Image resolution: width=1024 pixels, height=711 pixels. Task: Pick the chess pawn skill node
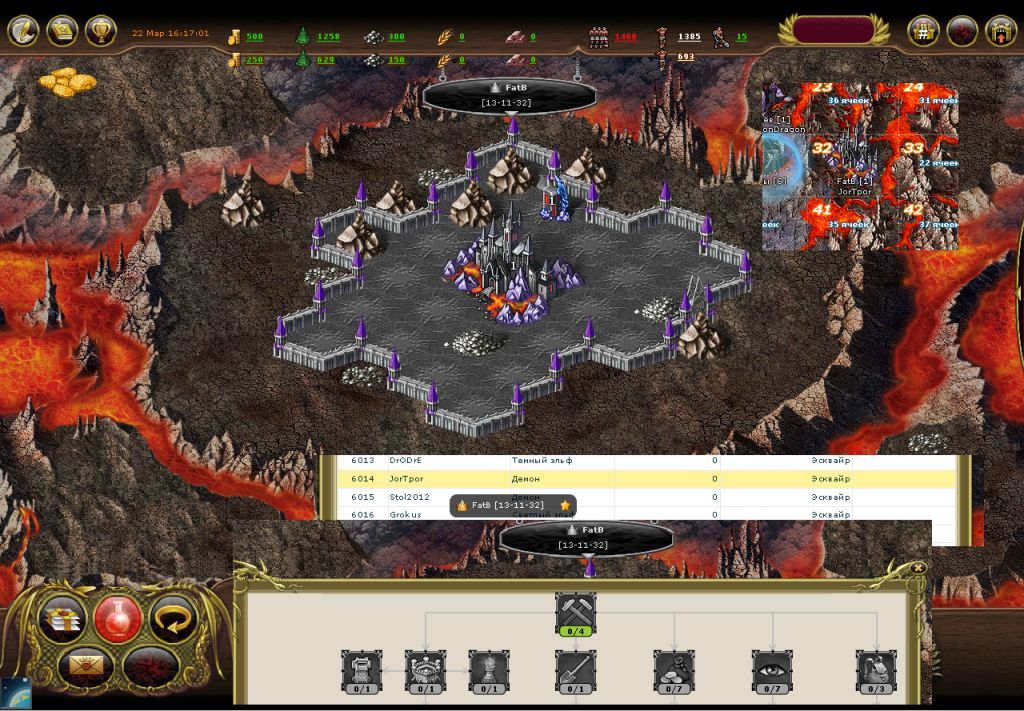489,671
